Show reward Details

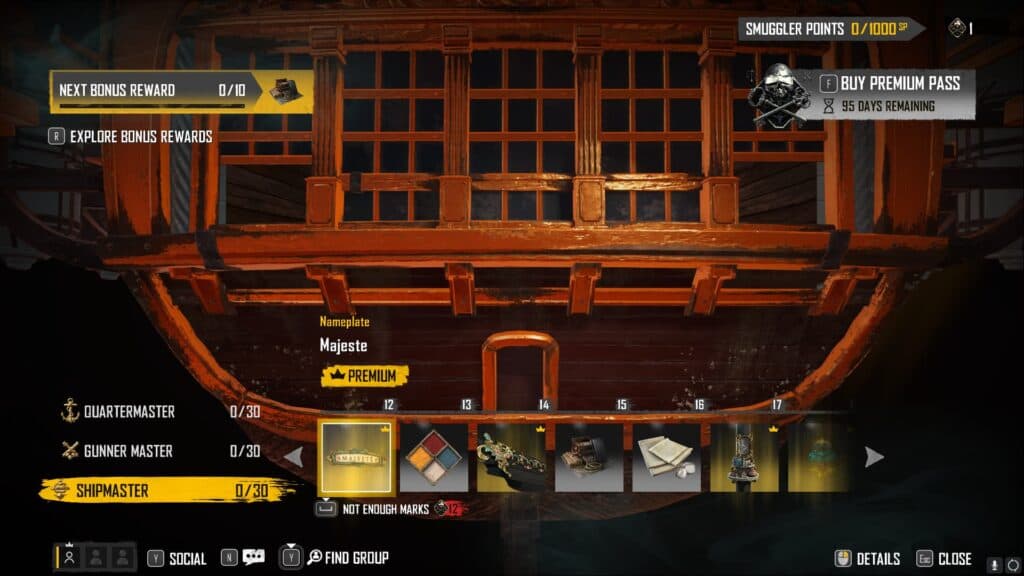coord(877,559)
